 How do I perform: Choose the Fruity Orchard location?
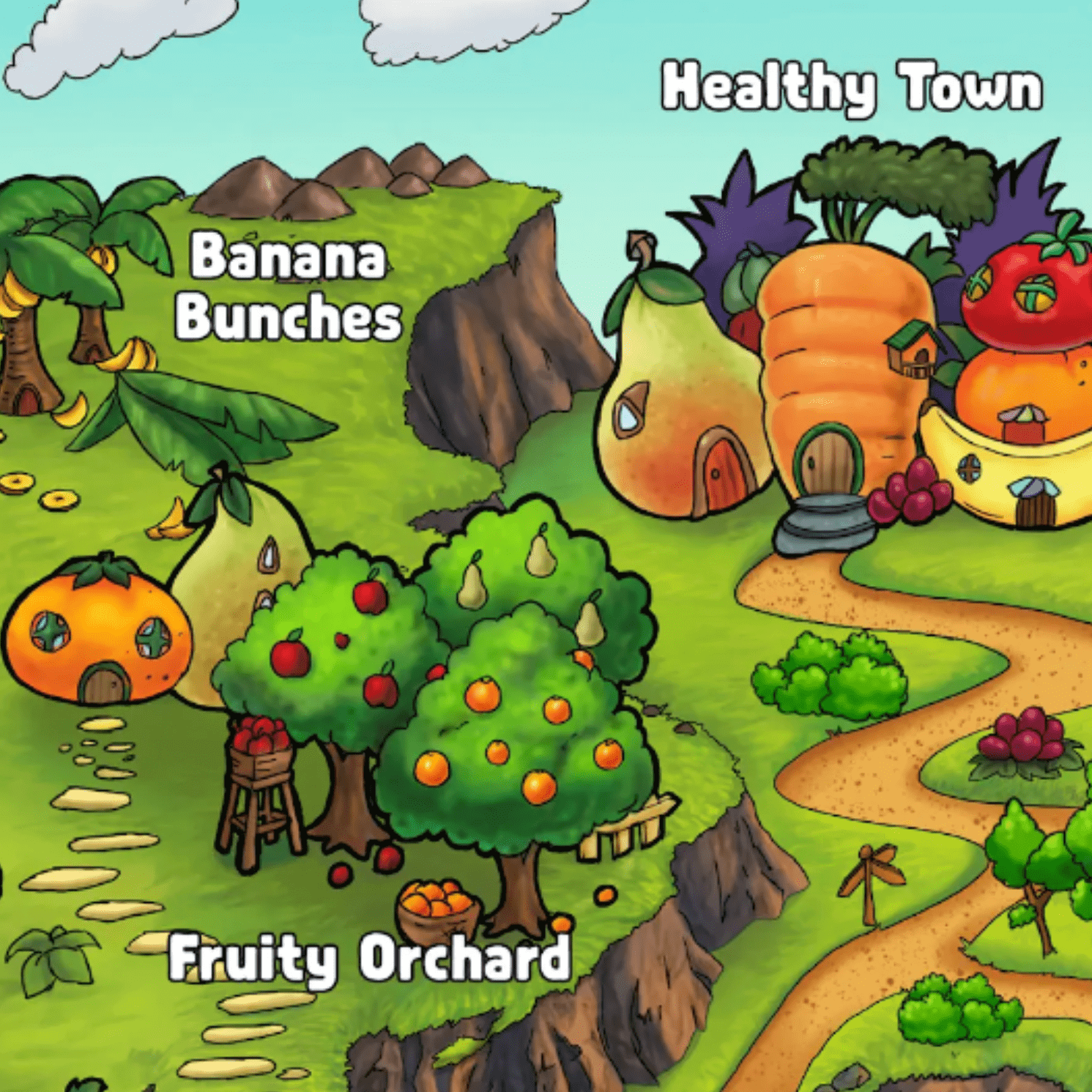[x=369, y=957]
